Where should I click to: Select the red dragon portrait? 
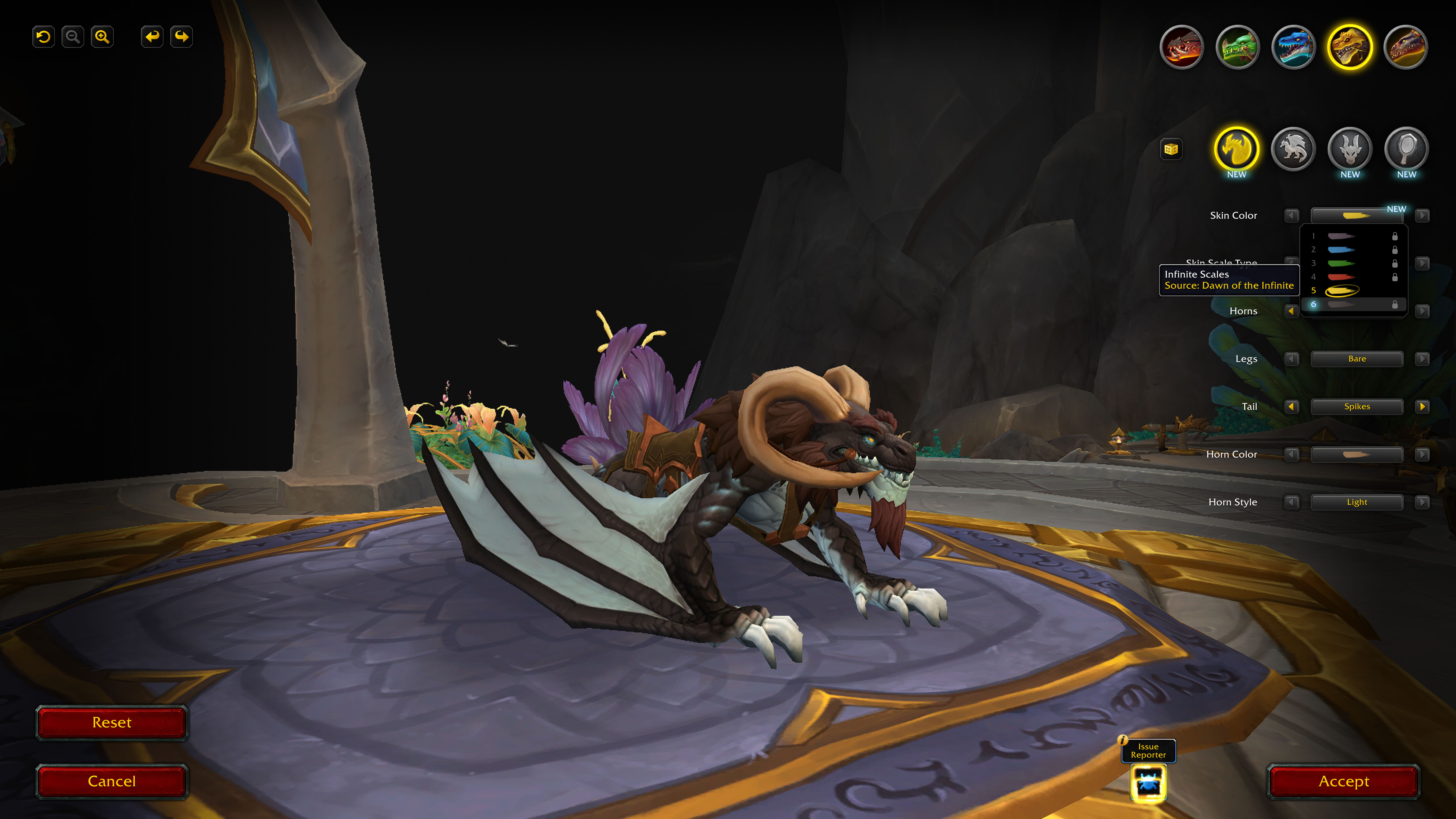[1181, 47]
